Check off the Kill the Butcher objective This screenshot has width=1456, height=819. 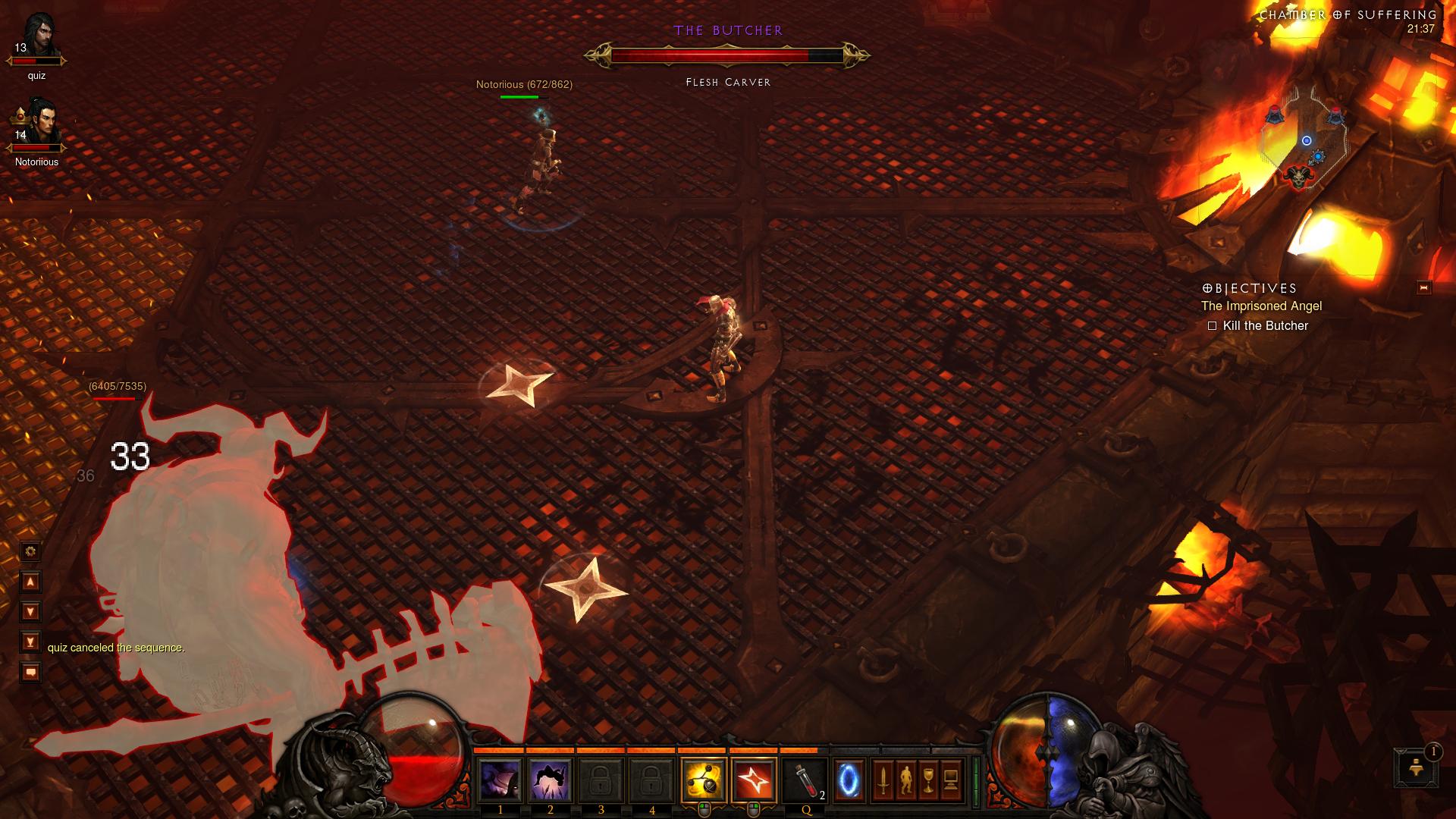[1213, 325]
